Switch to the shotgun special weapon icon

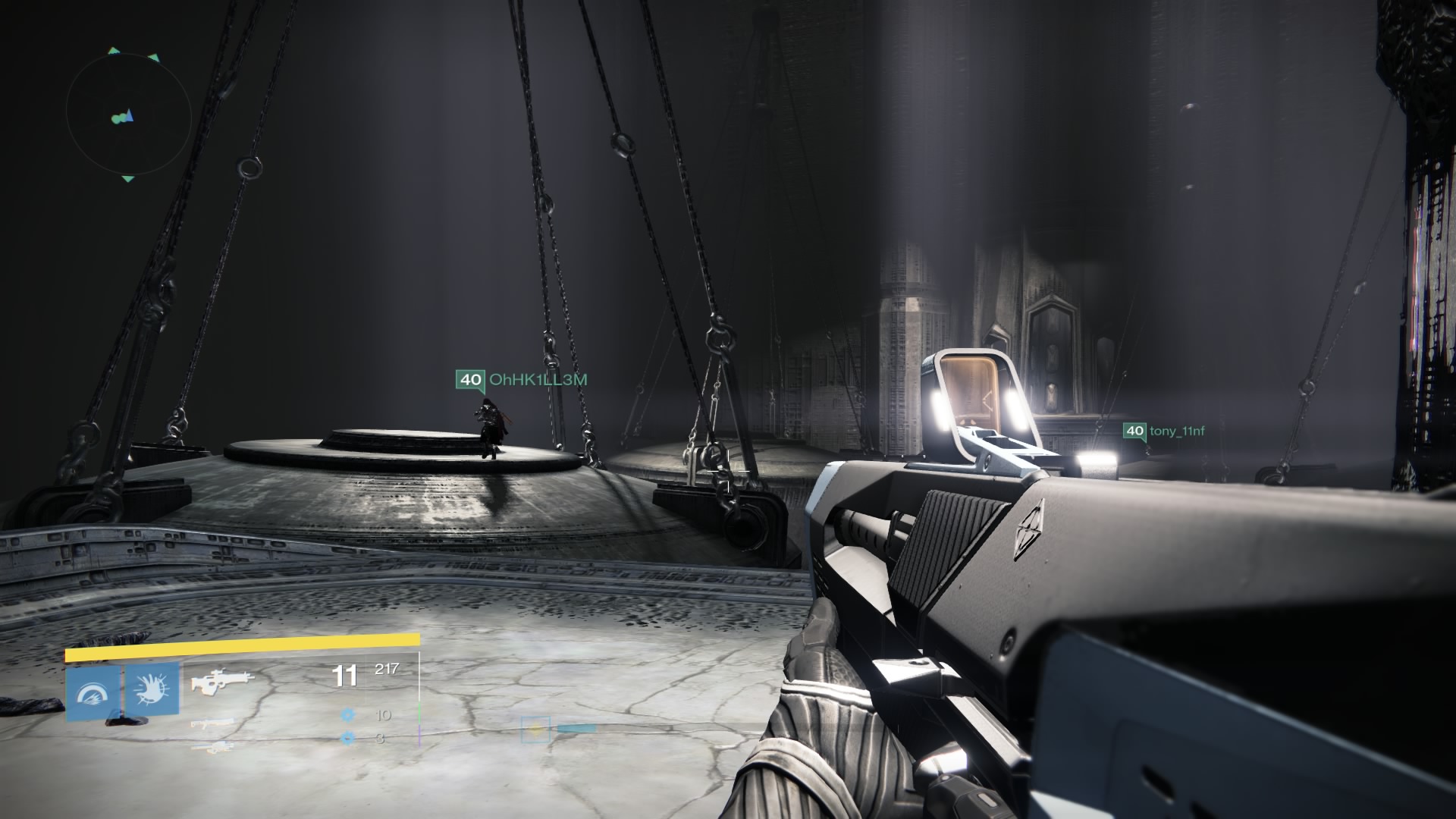click(x=211, y=724)
